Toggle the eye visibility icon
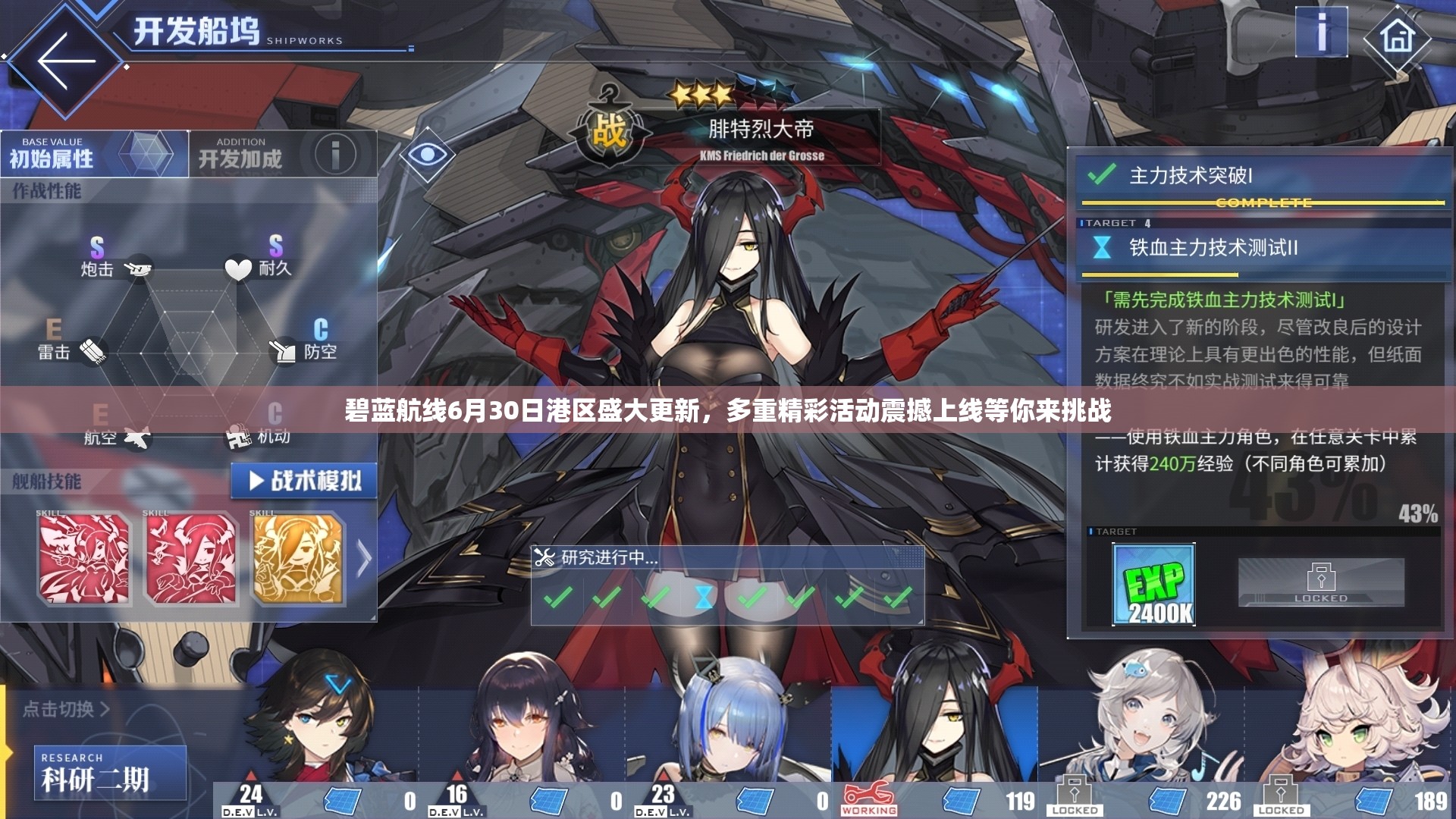1456x819 pixels. (427, 155)
